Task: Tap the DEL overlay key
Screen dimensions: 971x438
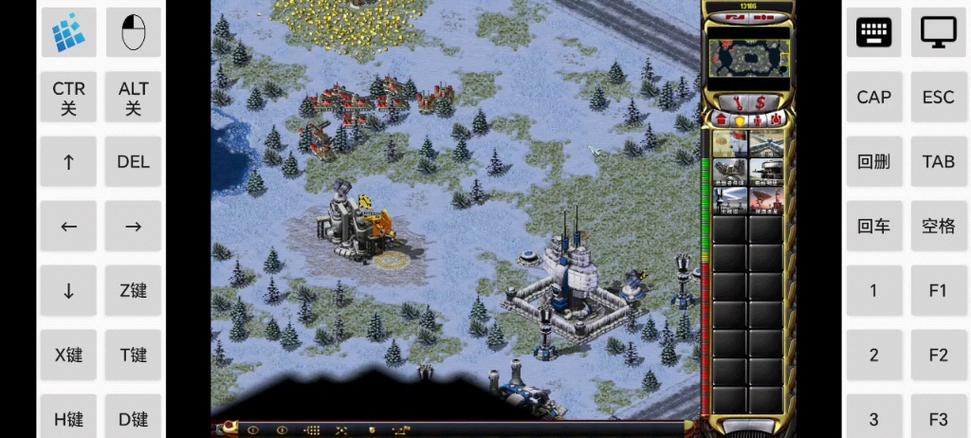Action: click(133, 162)
